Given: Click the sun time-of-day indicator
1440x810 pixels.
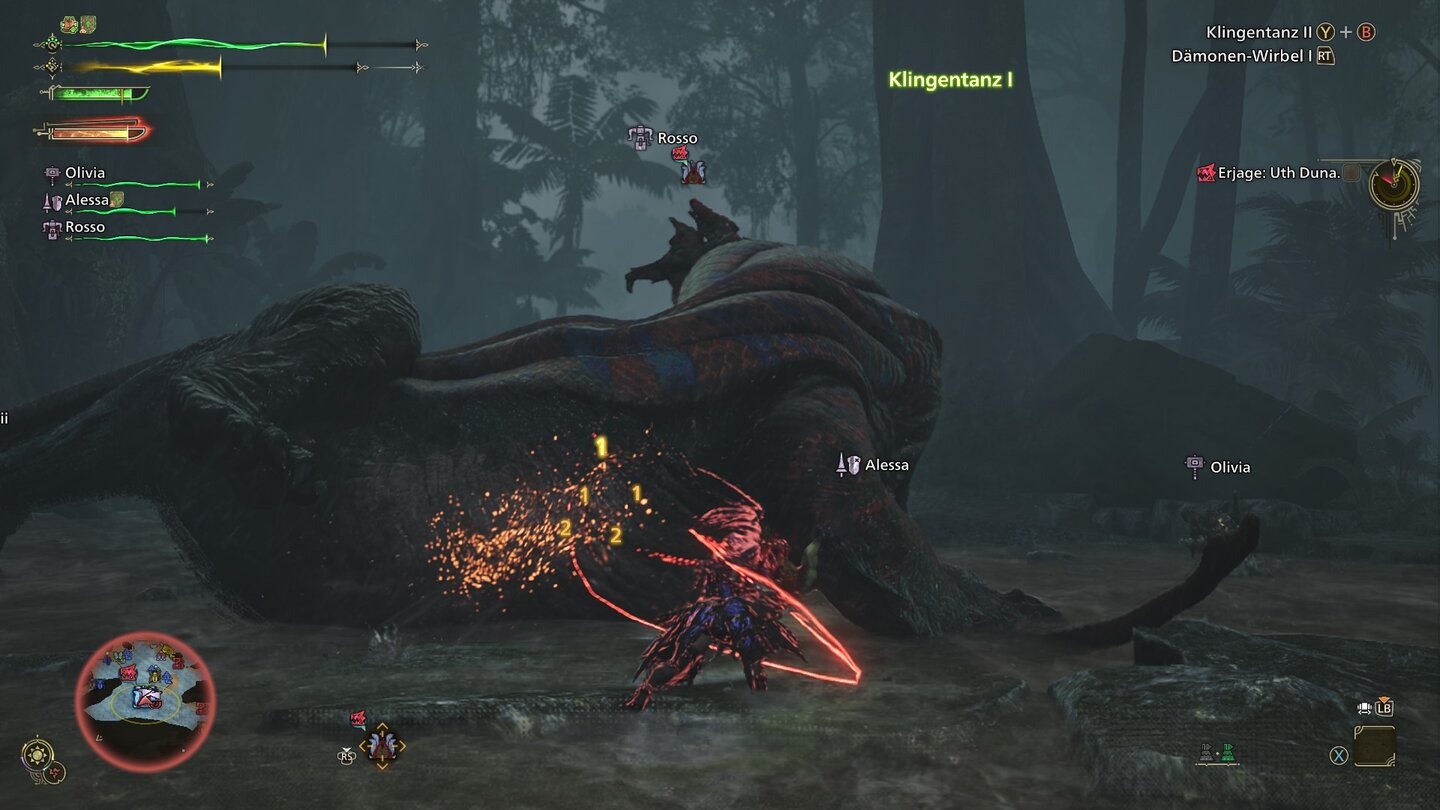Looking at the screenshot, I should click(37, 753).
